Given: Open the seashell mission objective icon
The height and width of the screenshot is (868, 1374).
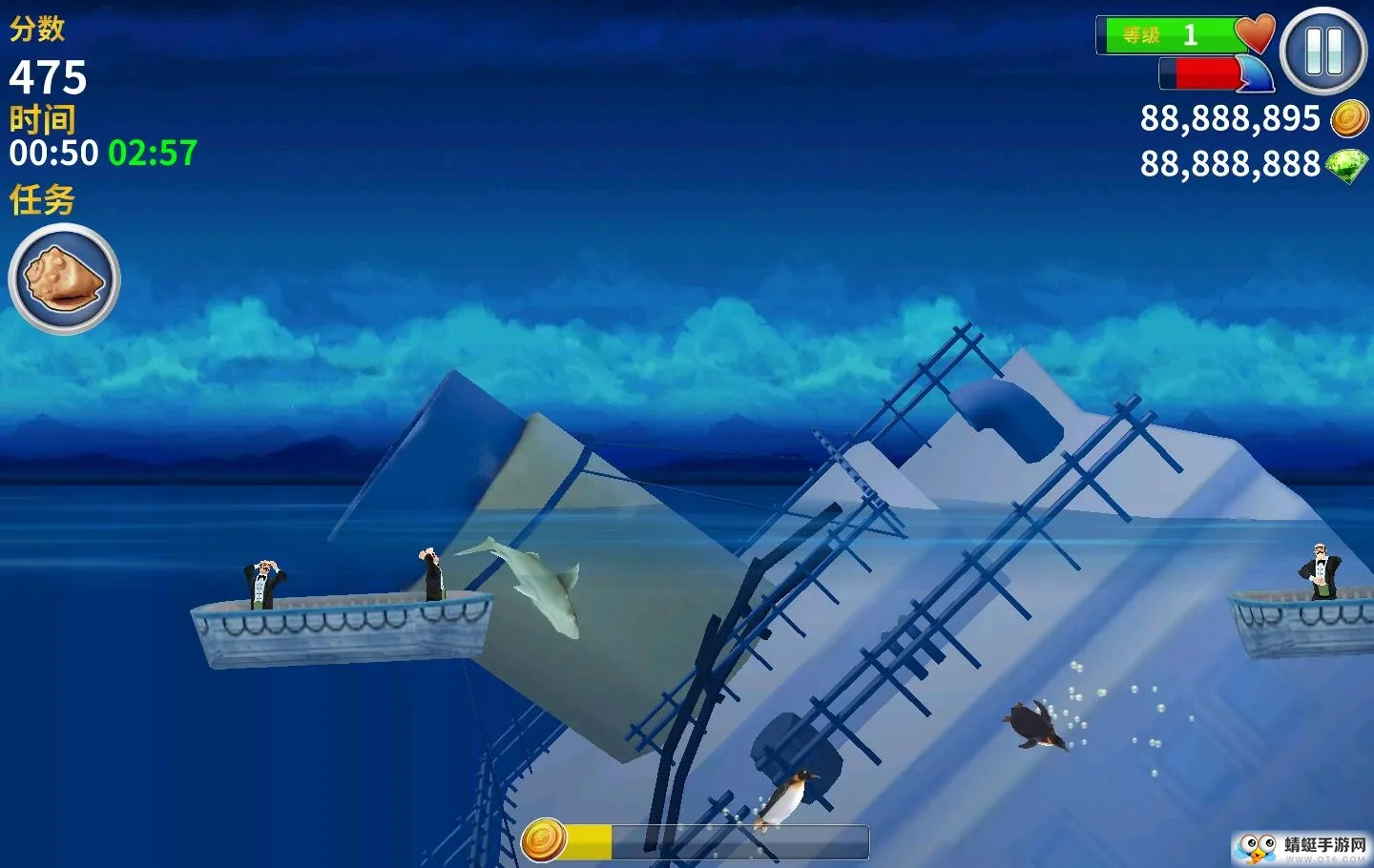Looking at the screenshot, I should tap(64, 279).
